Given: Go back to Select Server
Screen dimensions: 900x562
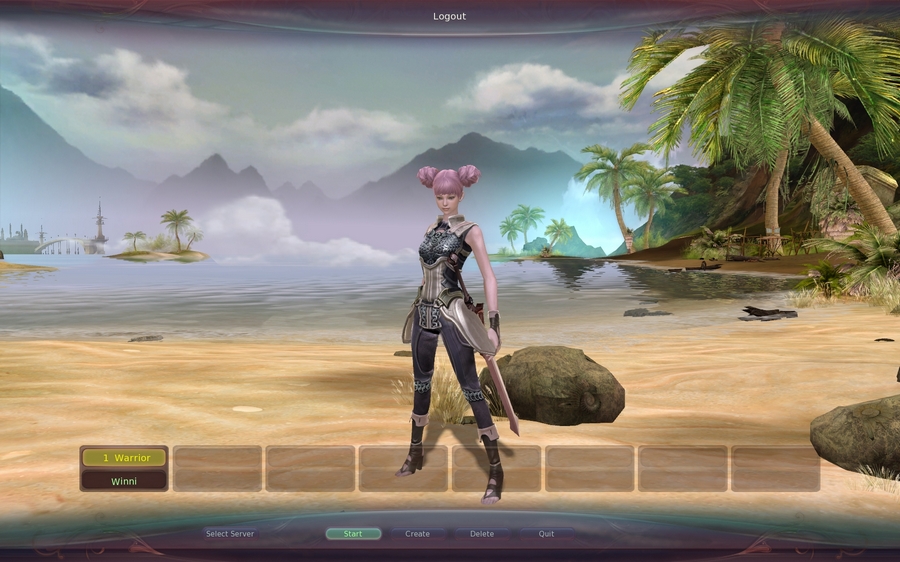Looking at the screenshot, I should click(x=230, y=534).
